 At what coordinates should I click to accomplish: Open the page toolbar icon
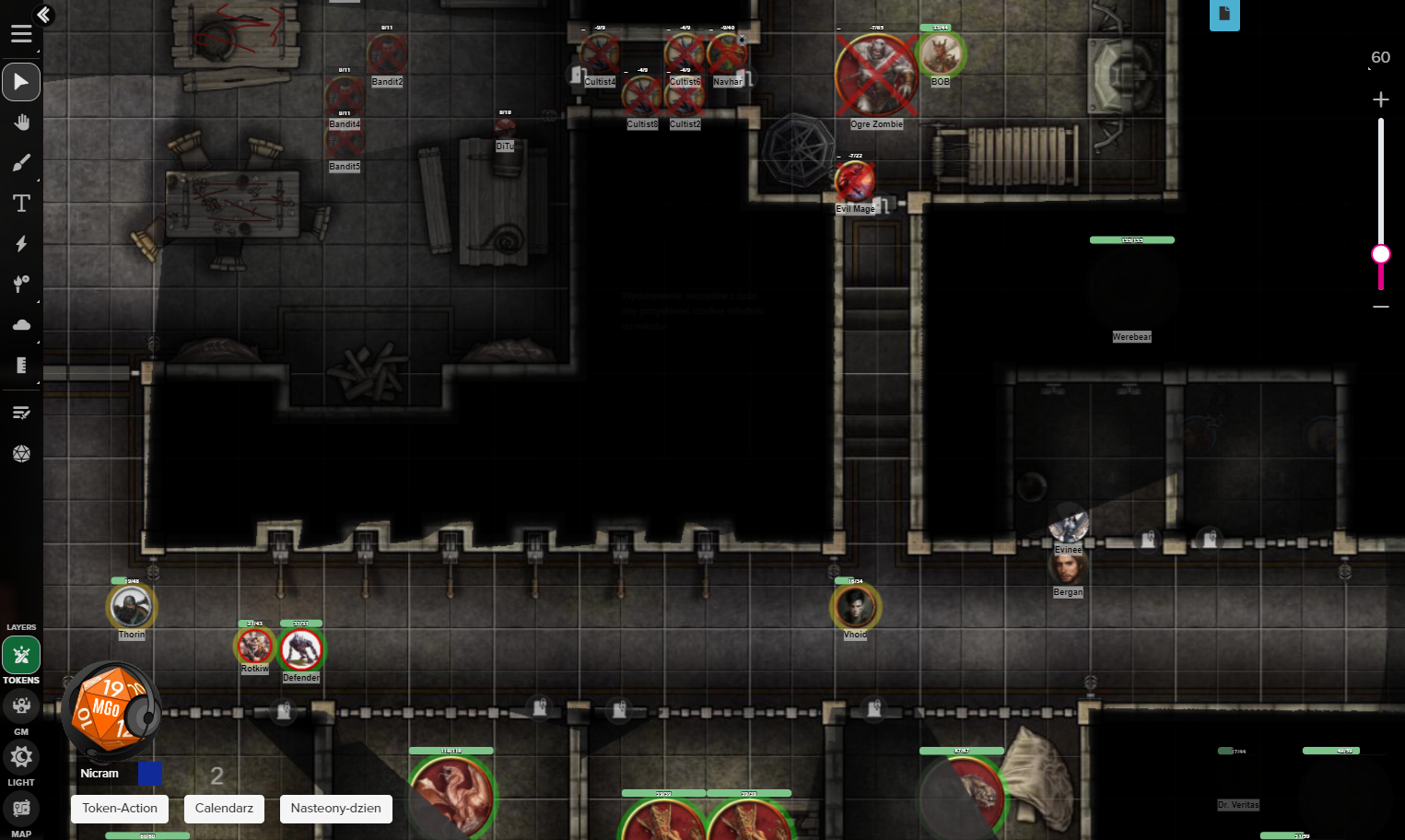(x=1224, y=14)
